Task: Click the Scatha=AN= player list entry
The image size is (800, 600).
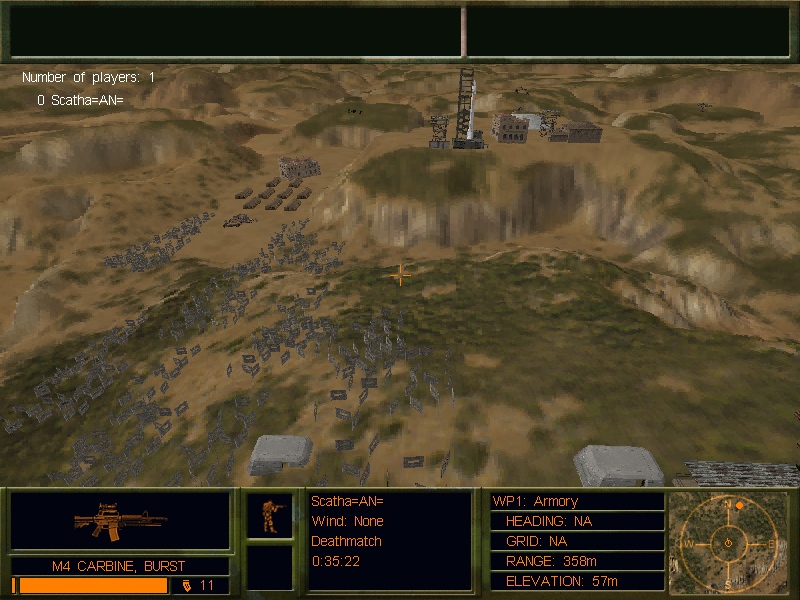Action: coord(79,100)
